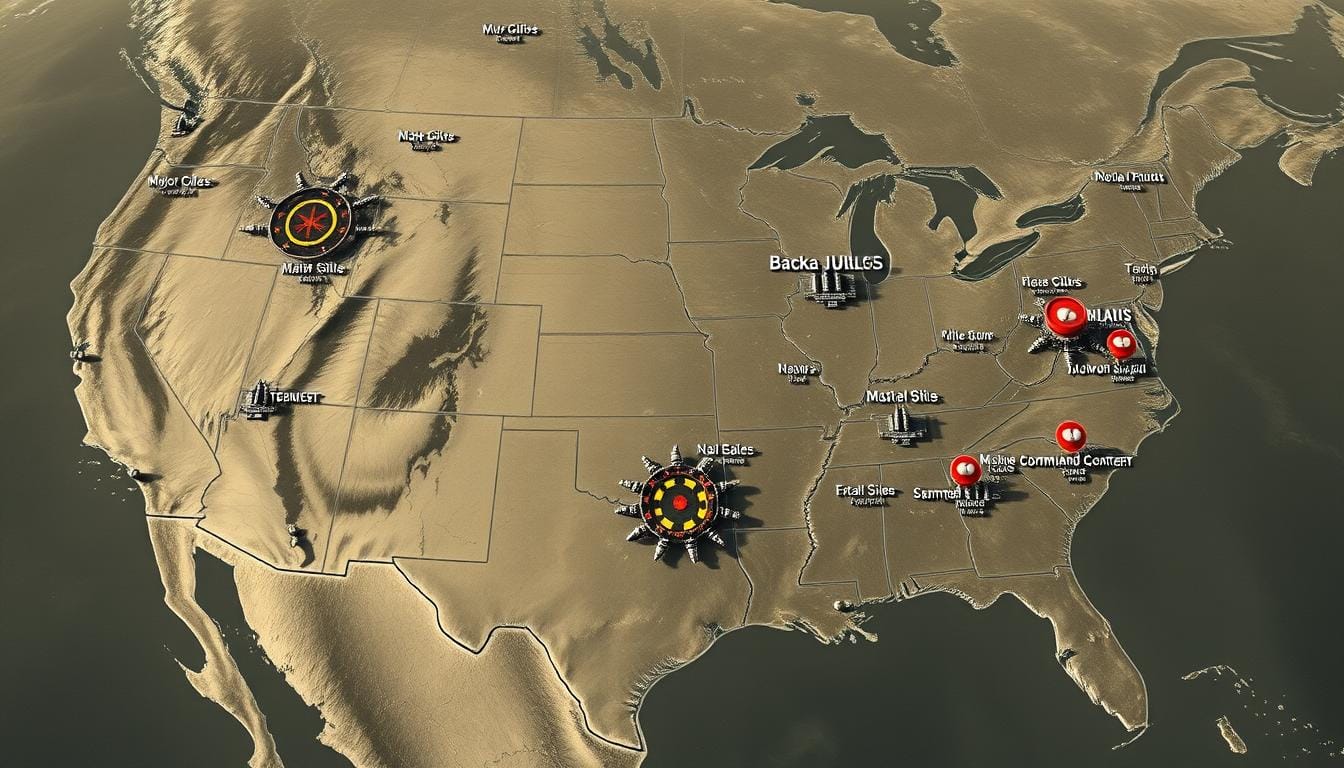Select the red pin at the Sammtal label
Screen dimensions: 1344x768
(965, 469)
